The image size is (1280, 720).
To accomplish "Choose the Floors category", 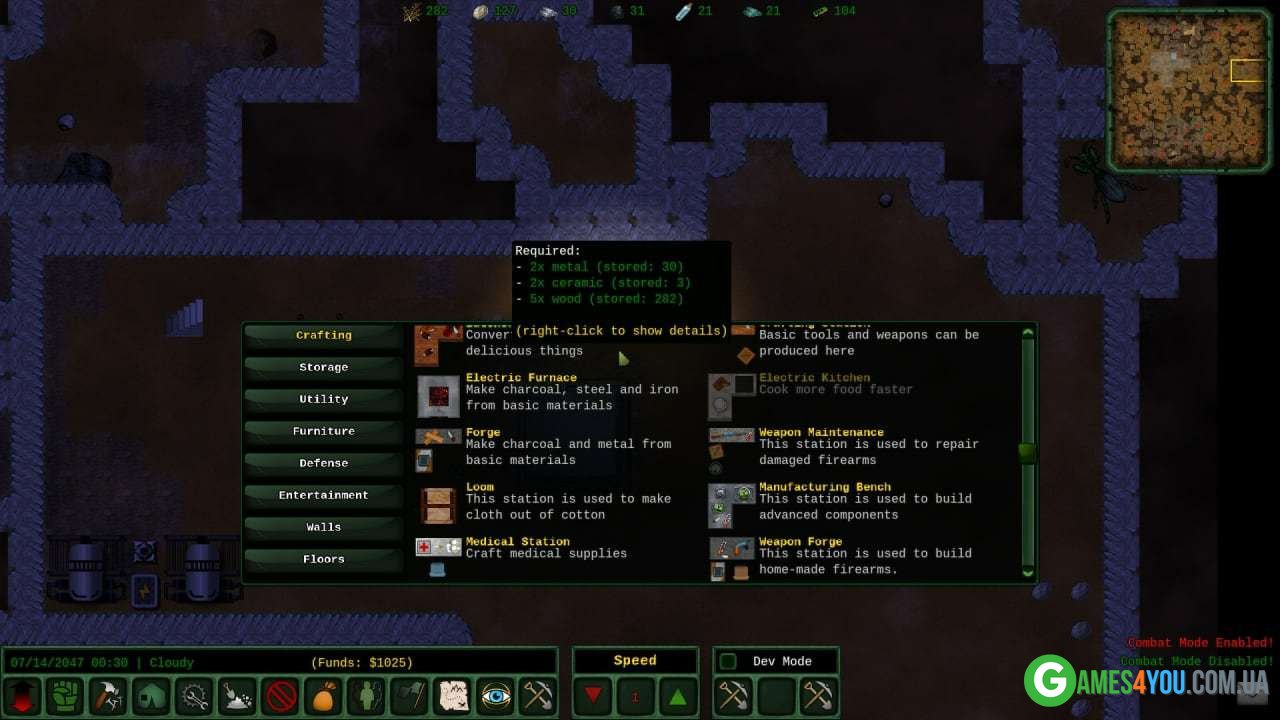I will tap(323, 559).
